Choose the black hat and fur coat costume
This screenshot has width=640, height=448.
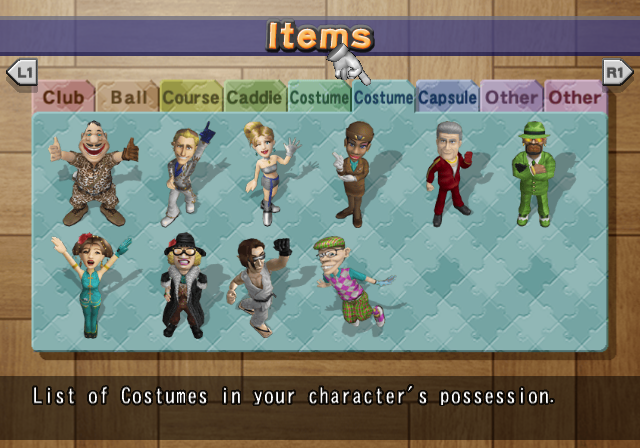pos(184,284)
